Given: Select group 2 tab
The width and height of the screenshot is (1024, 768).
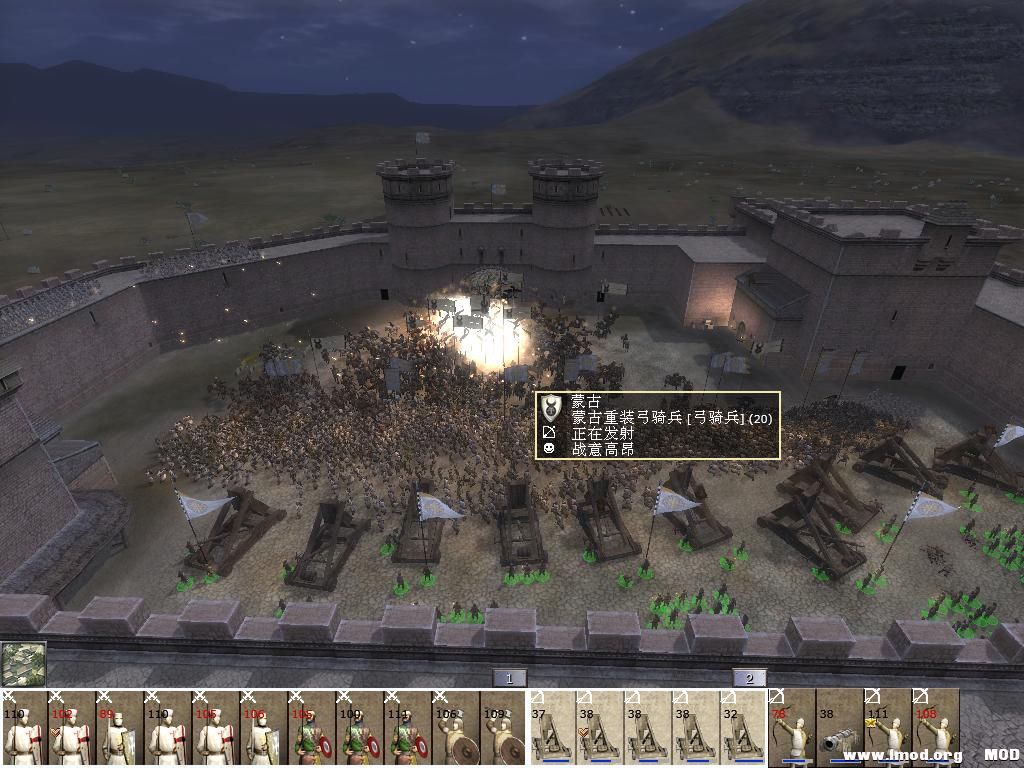Looking at the screenshot, I should (x=749, y=678).
